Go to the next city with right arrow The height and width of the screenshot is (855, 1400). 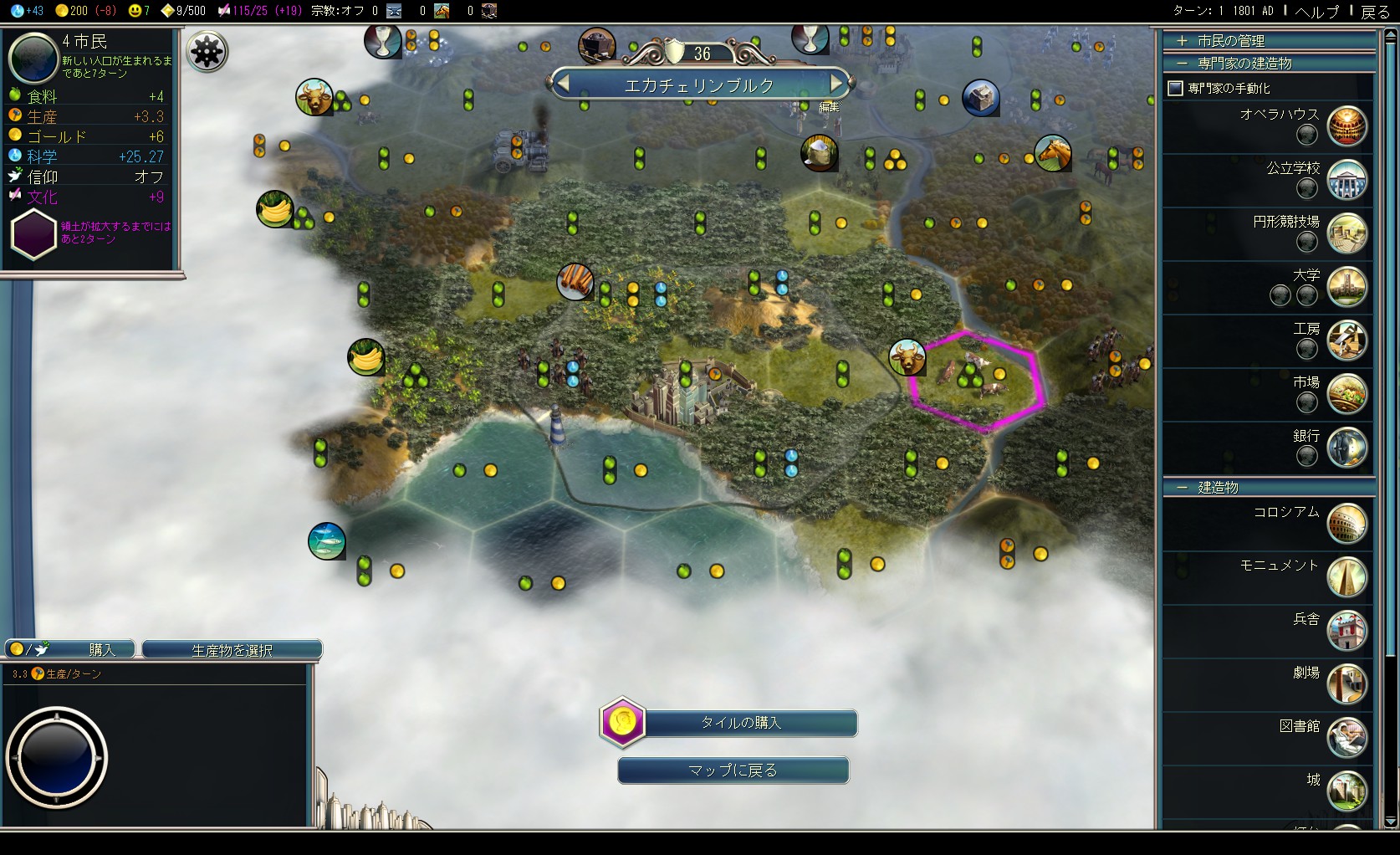tap(835, 84)
